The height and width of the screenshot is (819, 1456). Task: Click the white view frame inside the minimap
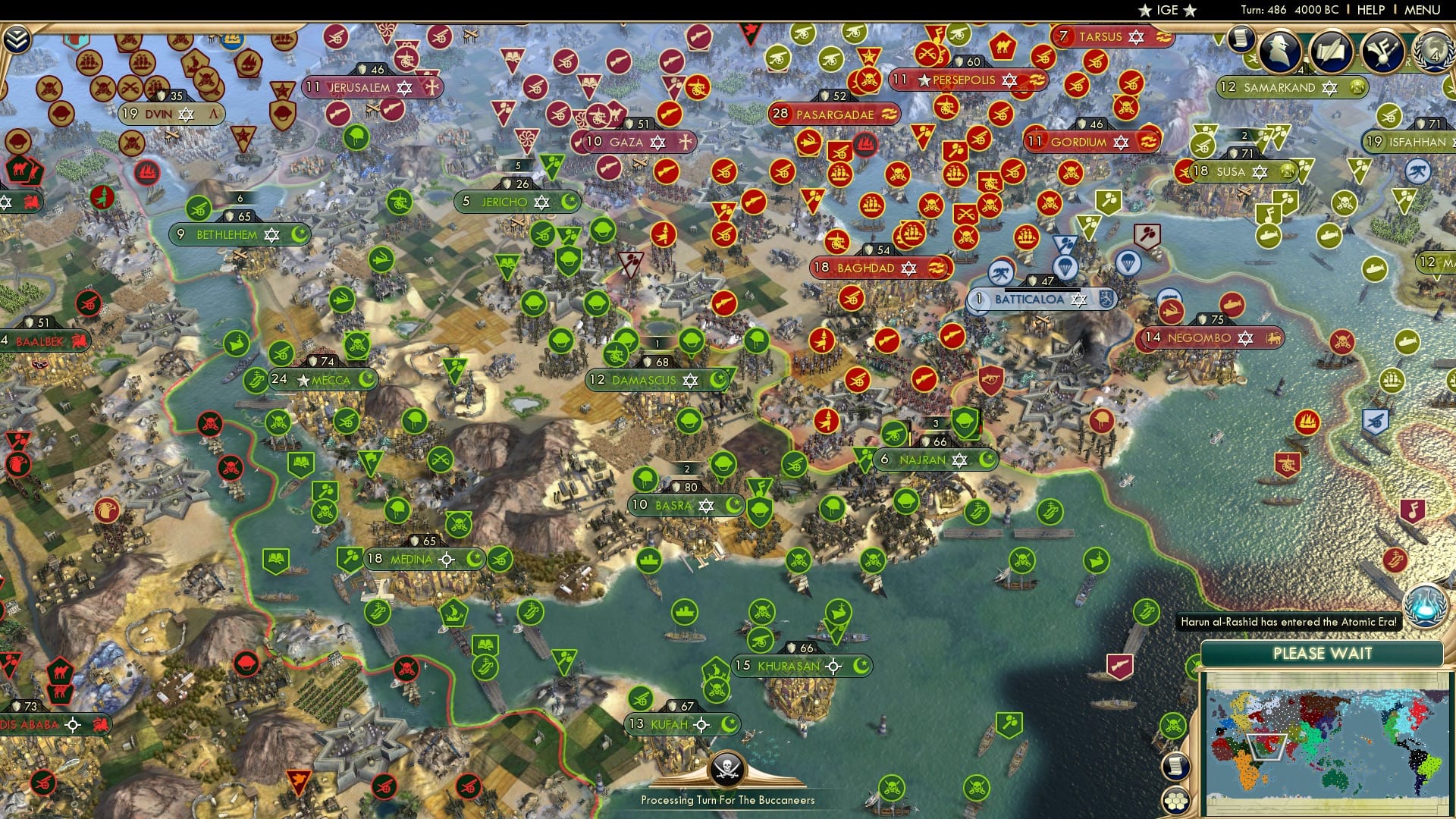pyautogui.click(x=1267, y=748)
